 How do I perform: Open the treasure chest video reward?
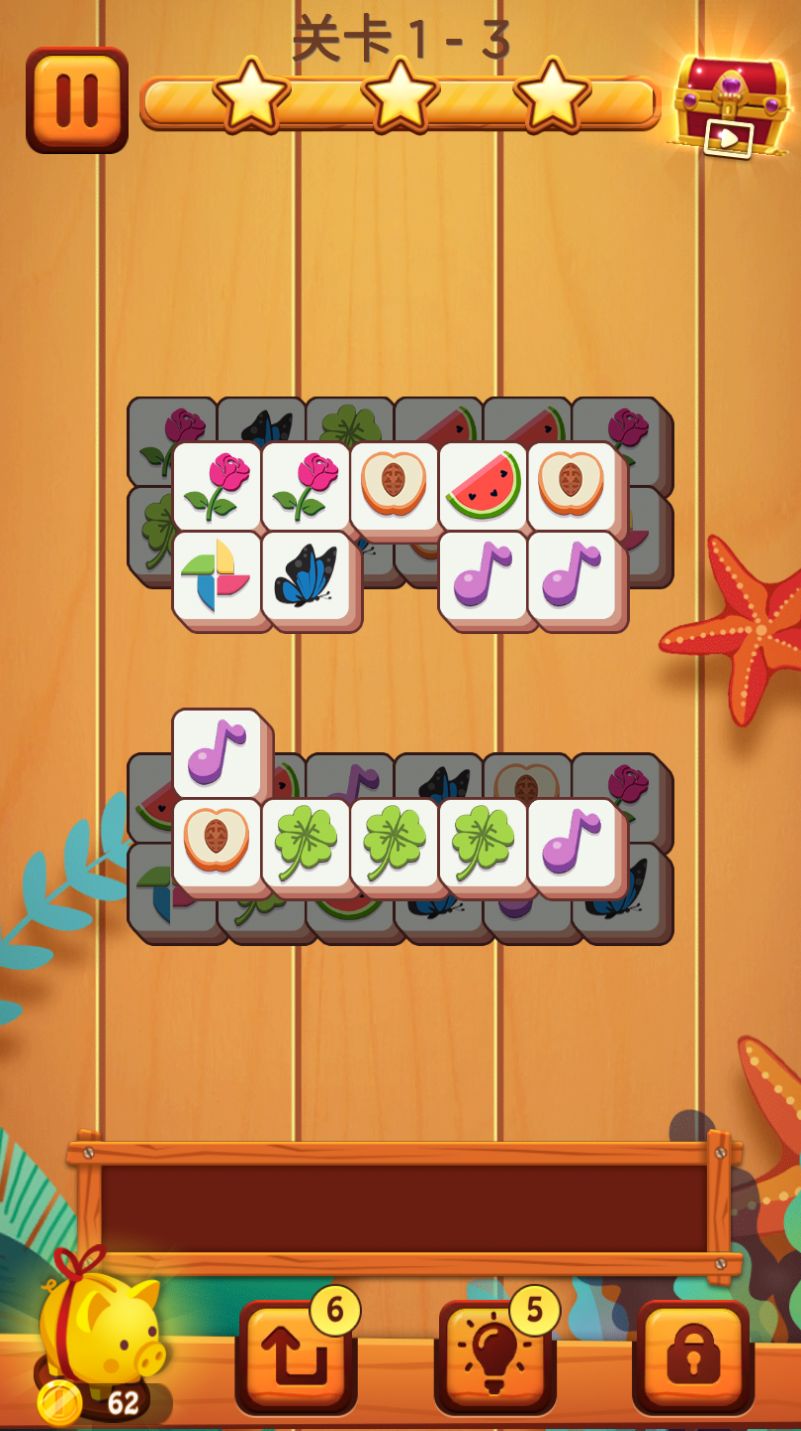coord(730,105)
